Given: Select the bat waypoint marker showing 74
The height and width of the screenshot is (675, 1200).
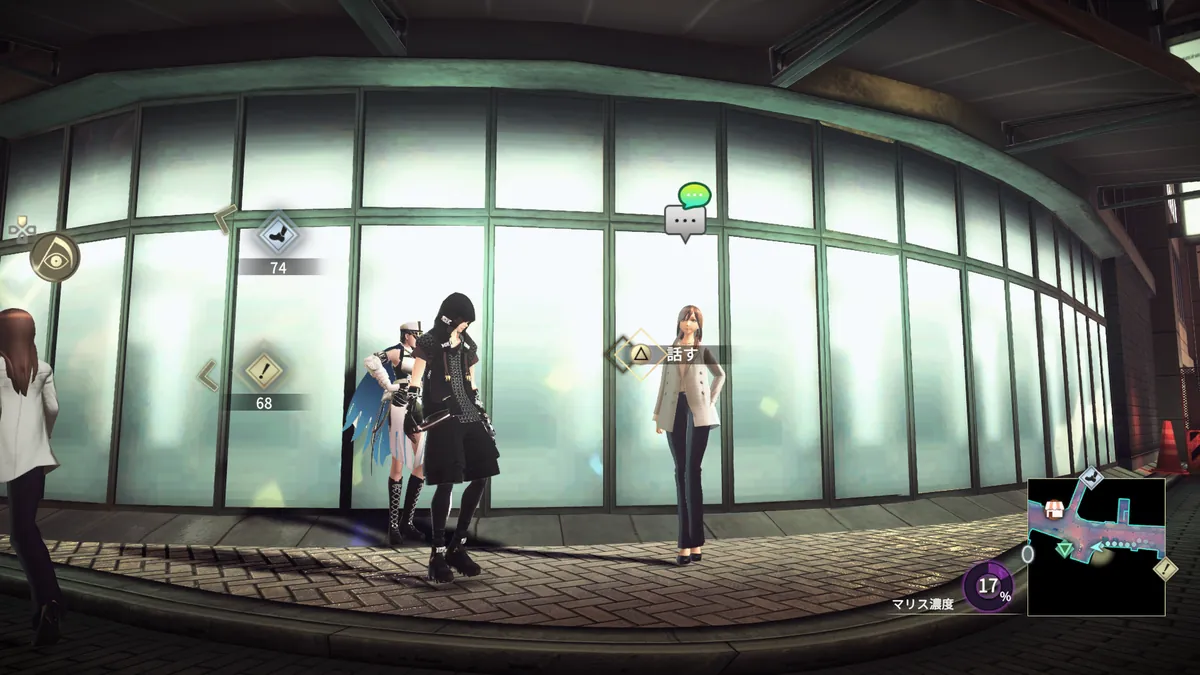Looking at the screenshot, I should click(277, 235).
